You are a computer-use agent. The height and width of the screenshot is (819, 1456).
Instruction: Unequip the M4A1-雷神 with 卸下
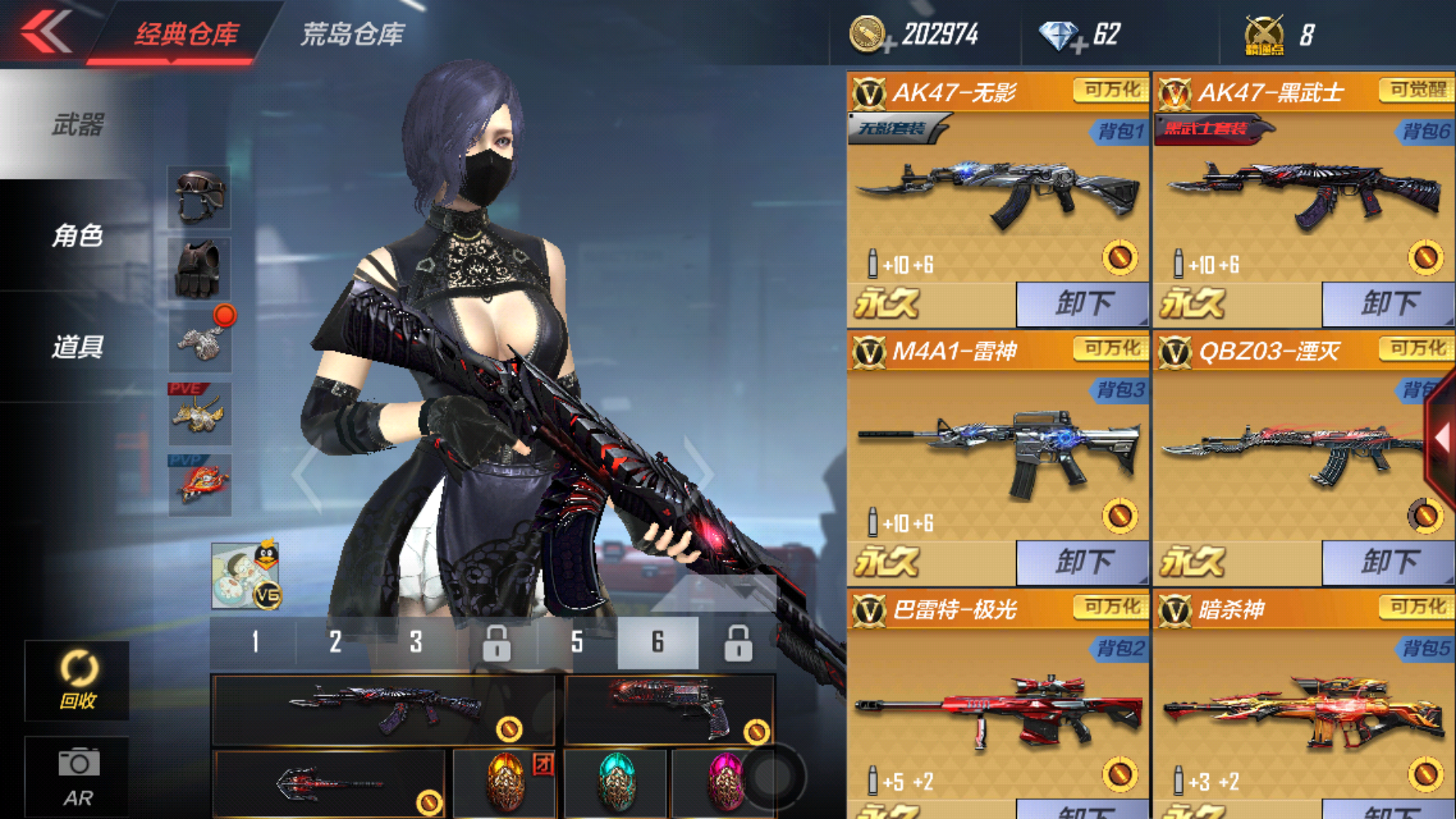point(1082,562)
